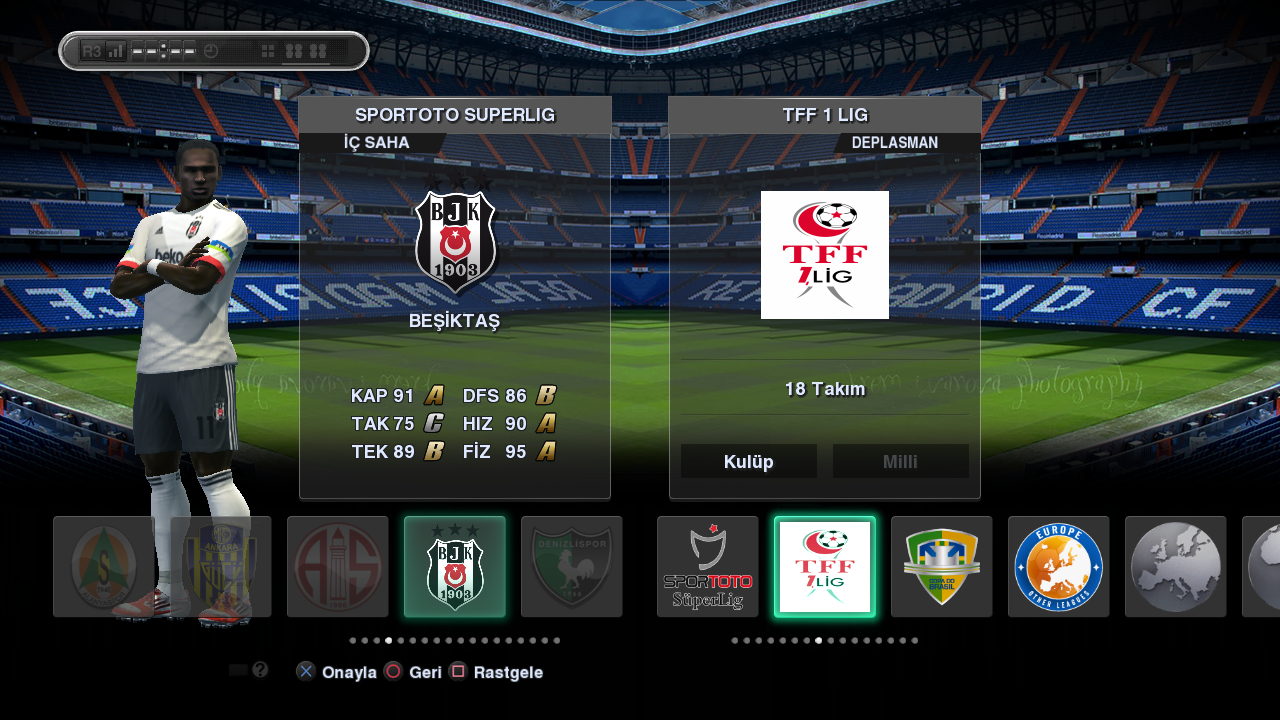Switch to the Milli tab
Image resolution: width=1280 pixels, height=720 pixels.
click(900, 462)
